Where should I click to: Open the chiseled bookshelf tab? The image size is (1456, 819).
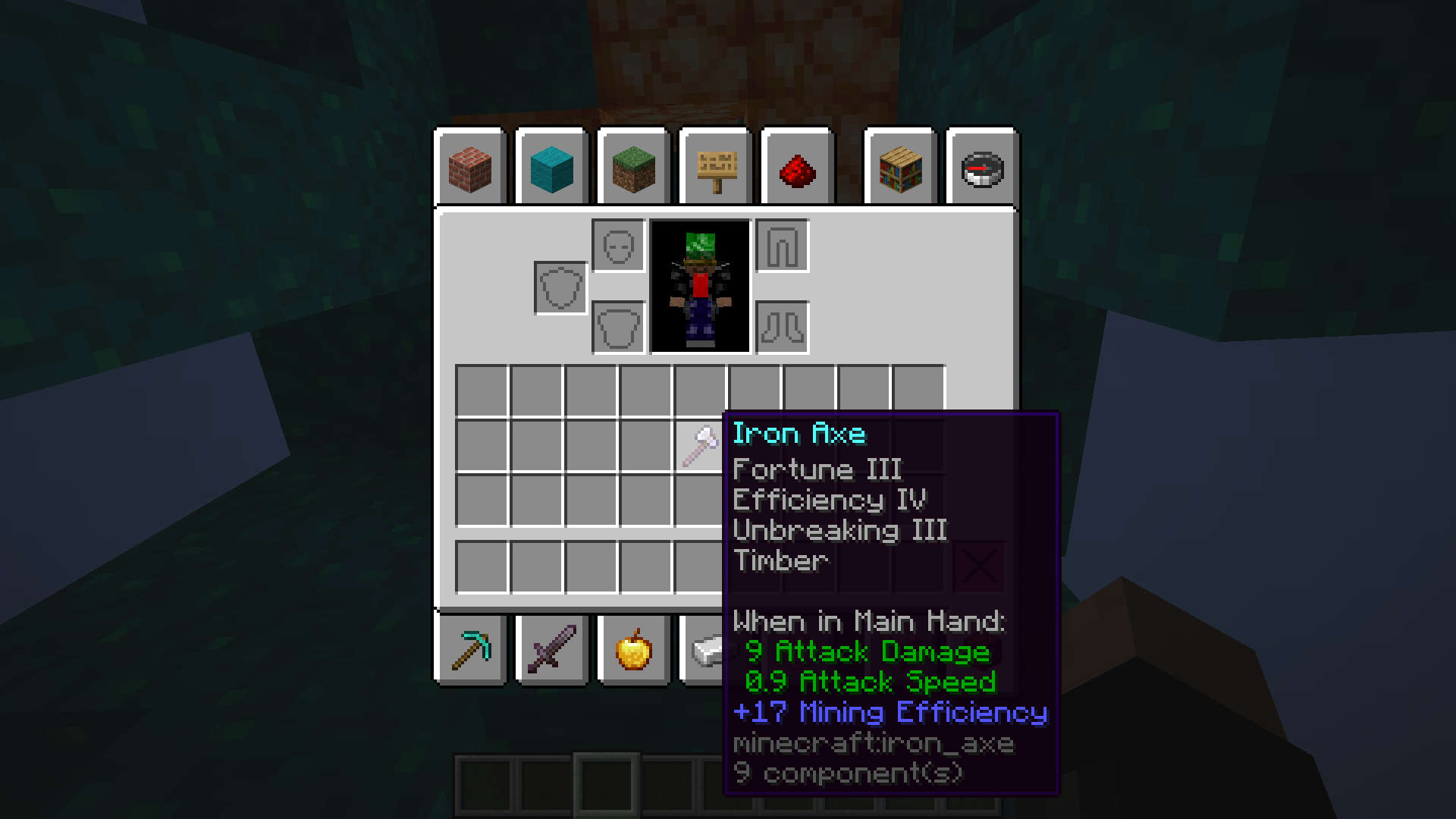point(899,171)
